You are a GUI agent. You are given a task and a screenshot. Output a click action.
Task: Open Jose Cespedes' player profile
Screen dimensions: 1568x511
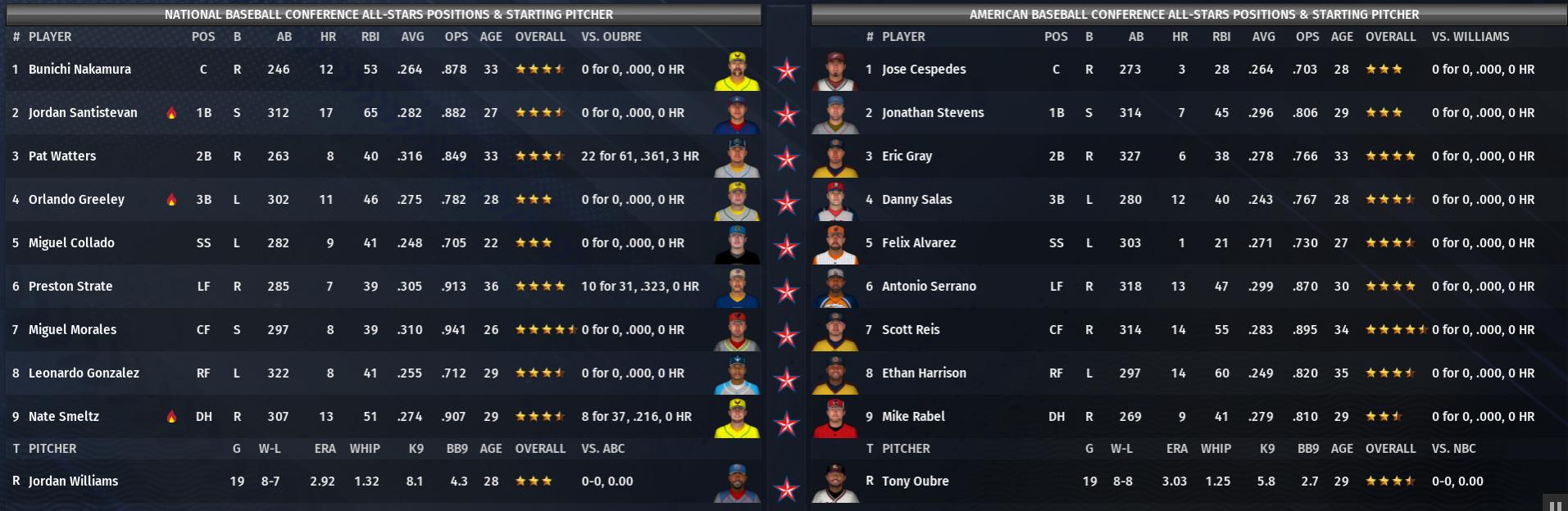[x=924, y=70]
